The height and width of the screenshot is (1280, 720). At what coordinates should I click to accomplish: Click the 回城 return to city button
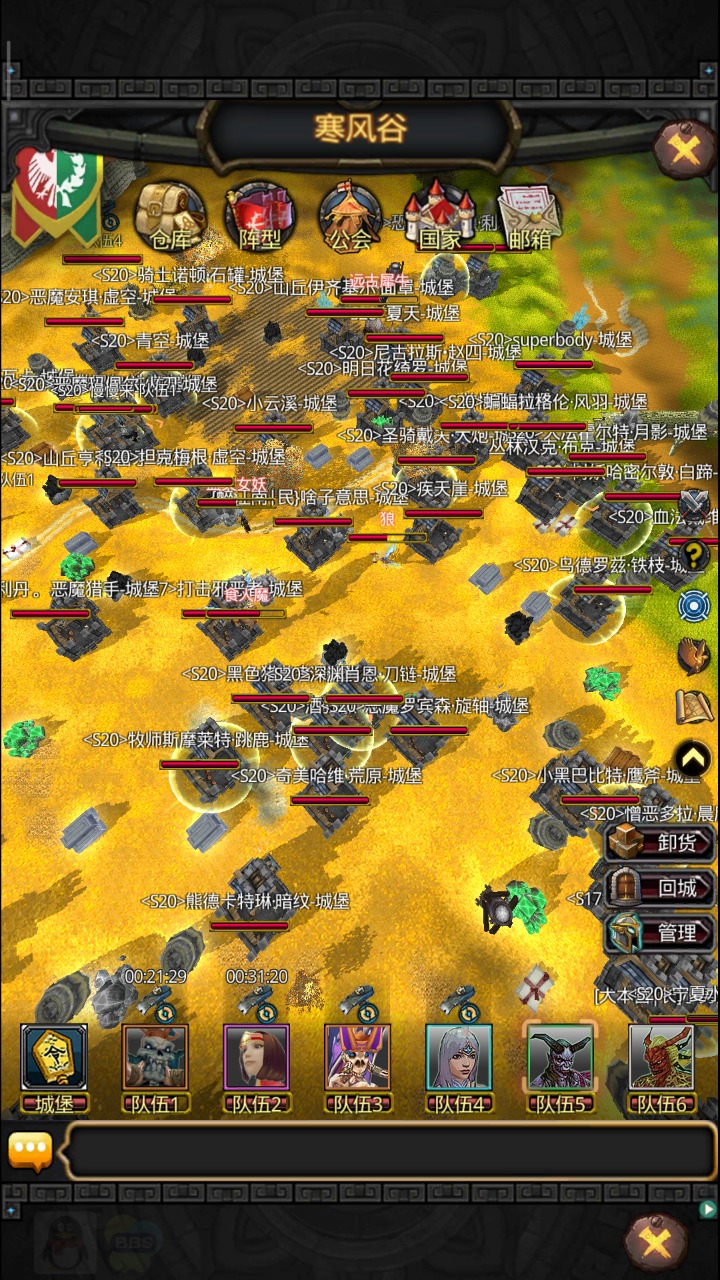click(x=661, y=887)
